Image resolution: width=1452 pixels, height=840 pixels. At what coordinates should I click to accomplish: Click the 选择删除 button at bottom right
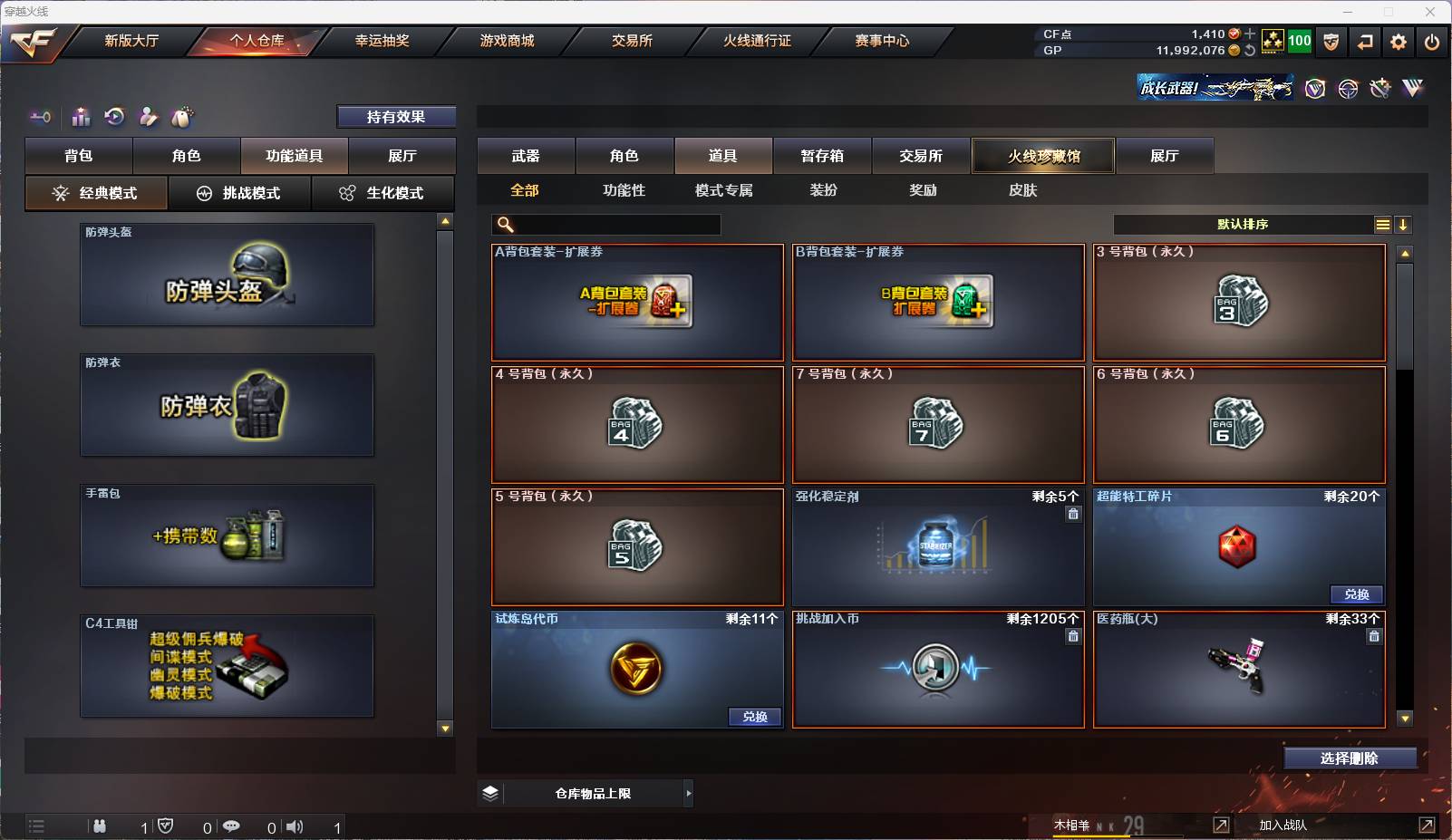(x=1351, y=758)
